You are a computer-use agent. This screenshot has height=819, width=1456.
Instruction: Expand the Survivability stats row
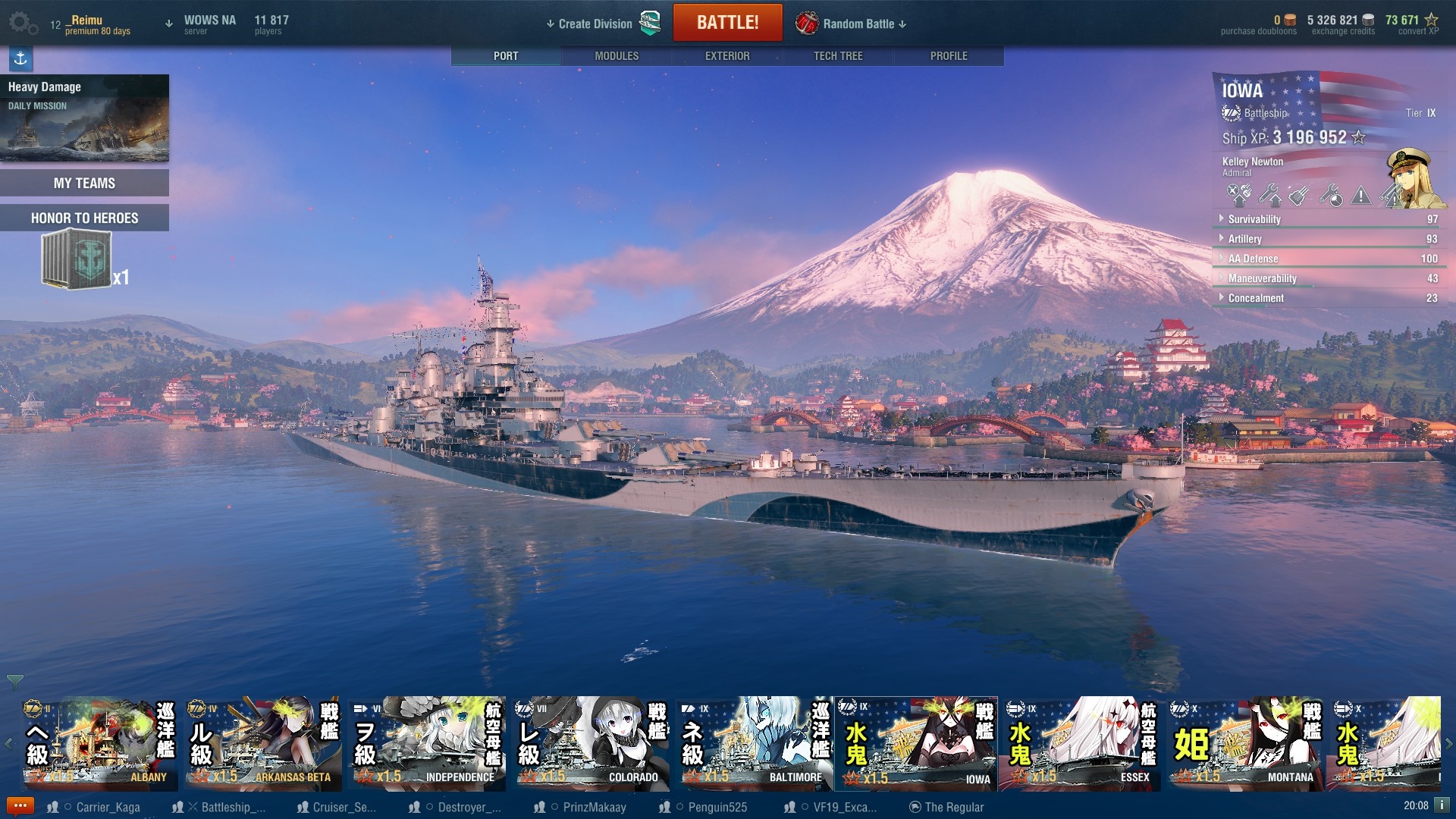1254,219
